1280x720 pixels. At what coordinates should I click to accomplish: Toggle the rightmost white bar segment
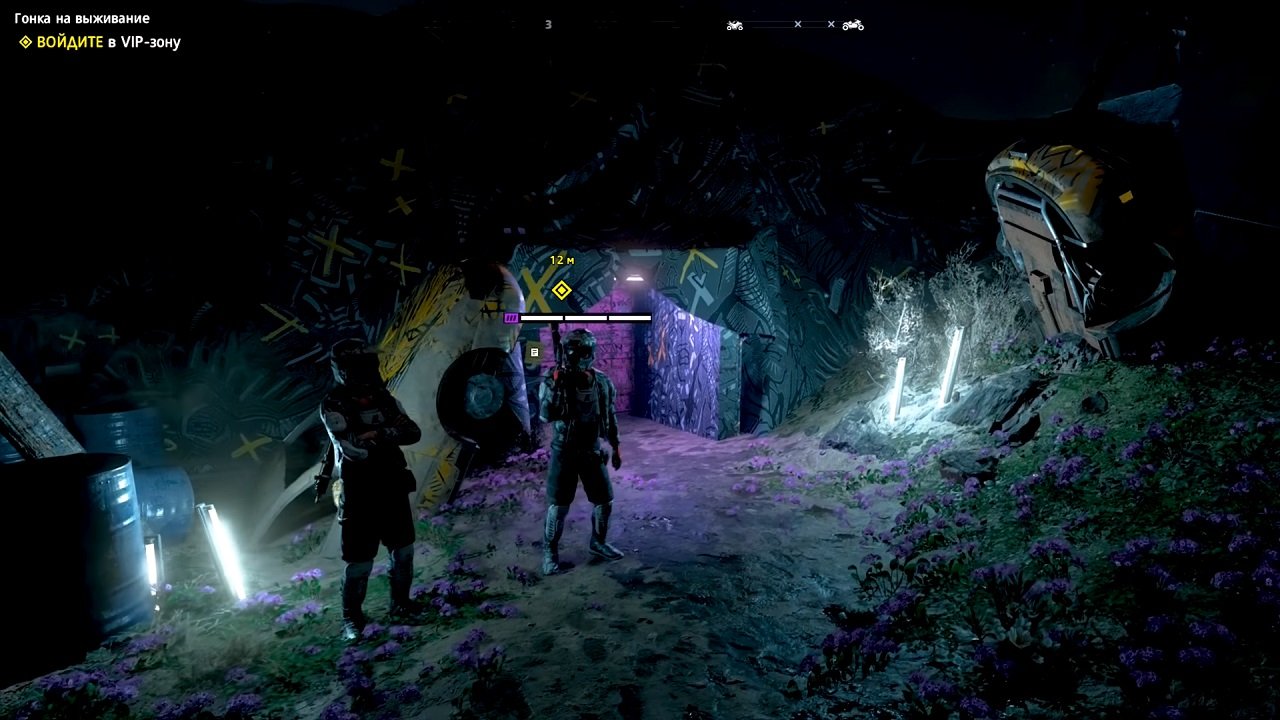click(629, 318)
